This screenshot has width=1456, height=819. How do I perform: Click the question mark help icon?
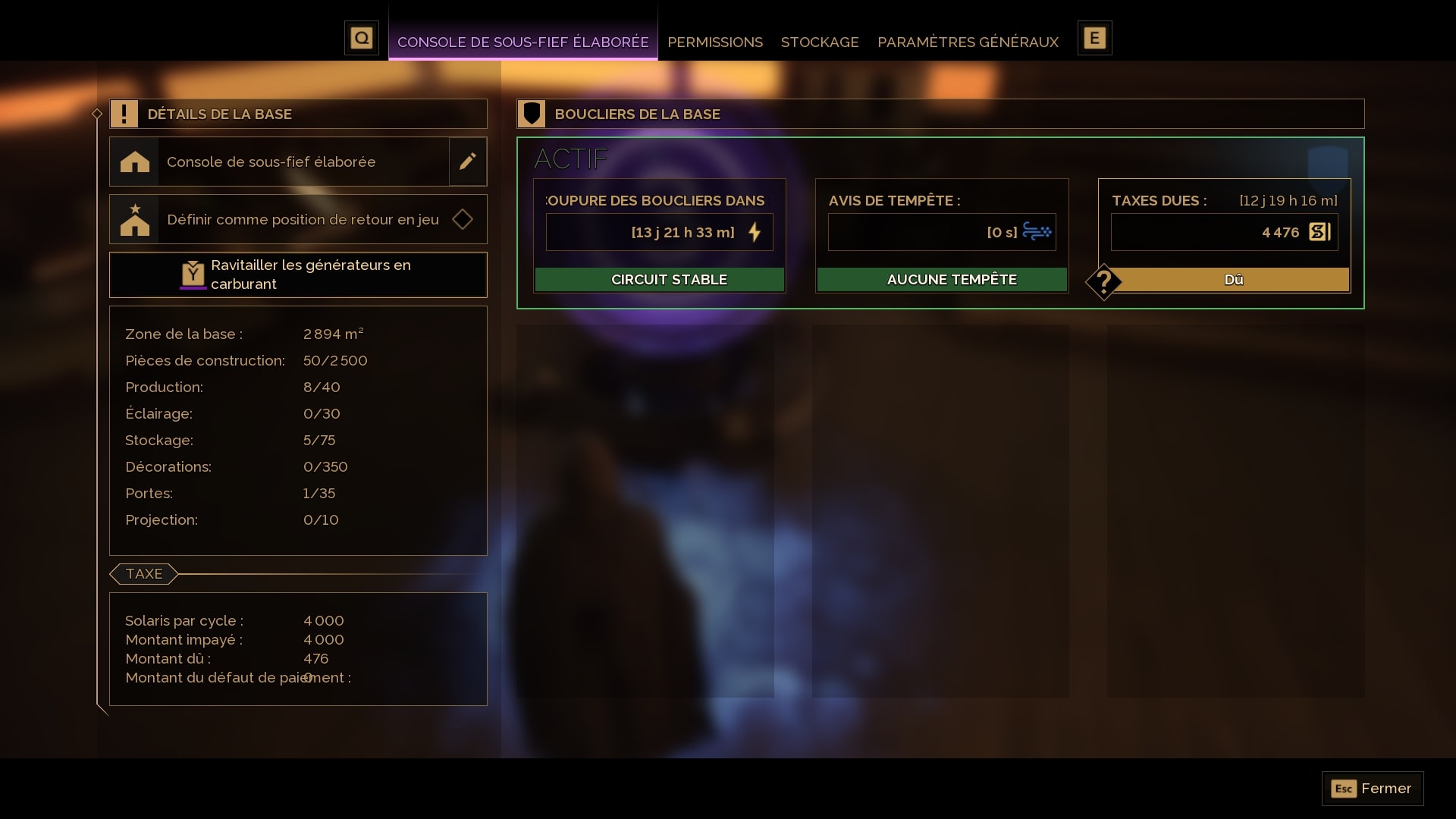tap(1104, 282)
